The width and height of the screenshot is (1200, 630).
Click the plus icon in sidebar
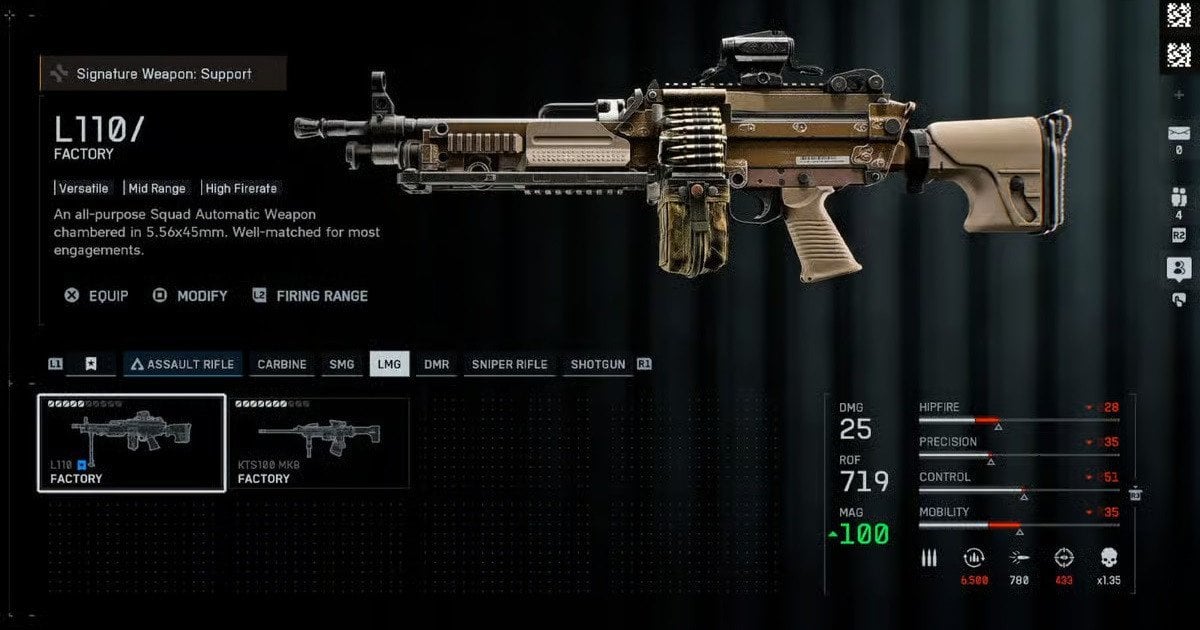pyautogui.click(x=1178, y=95)
